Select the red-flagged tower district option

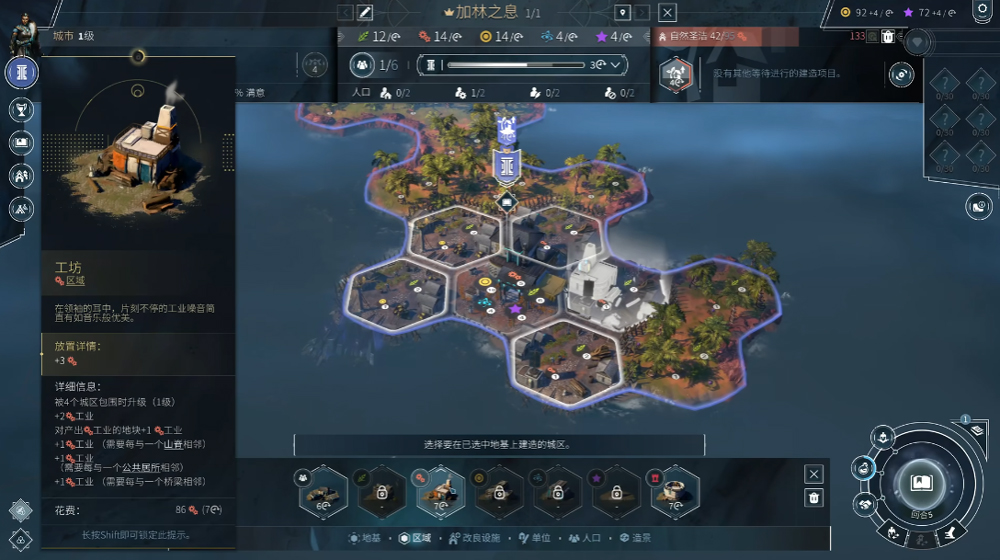[x=673, y=490]
